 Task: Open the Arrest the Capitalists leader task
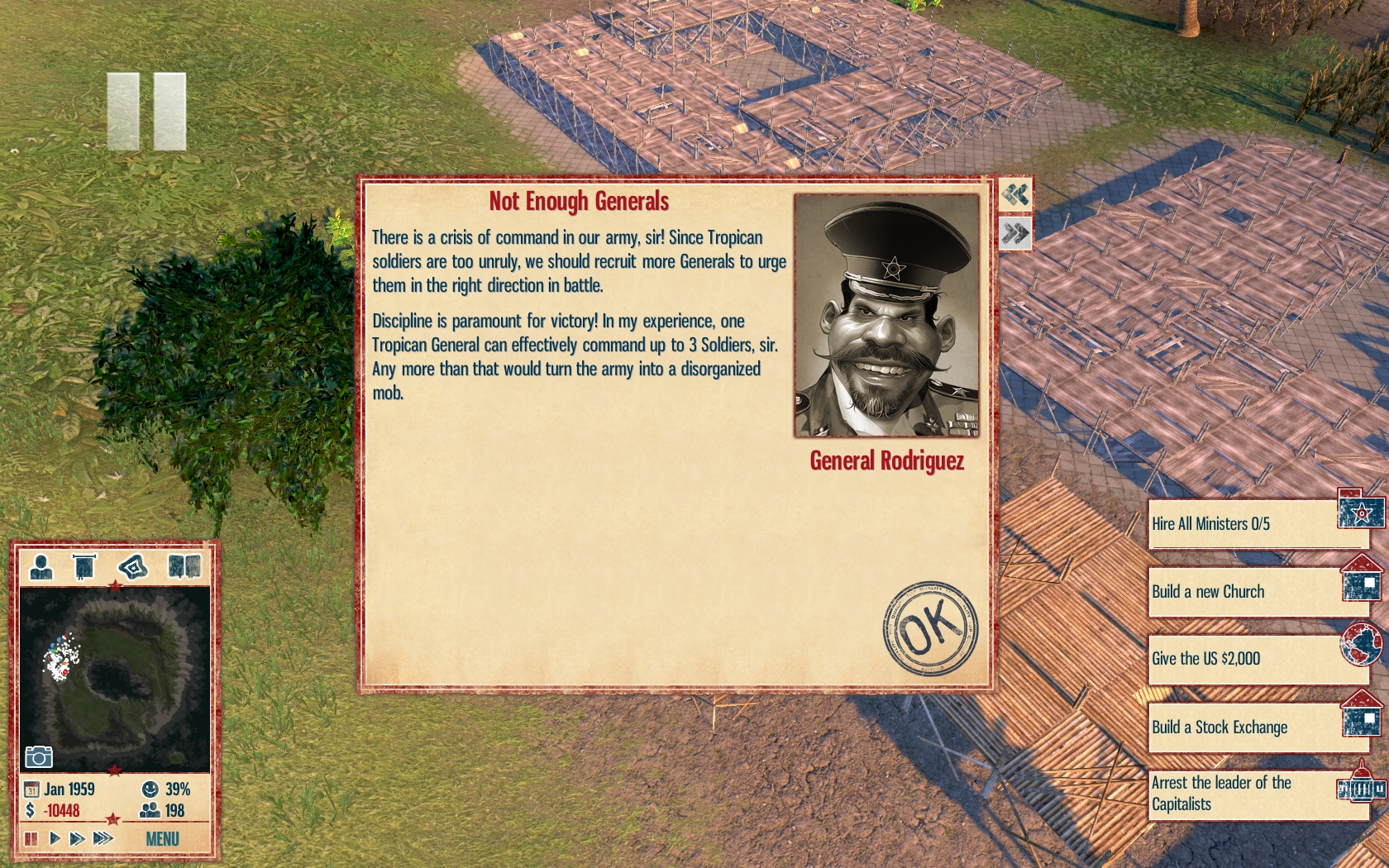[x=1257, y=794]
